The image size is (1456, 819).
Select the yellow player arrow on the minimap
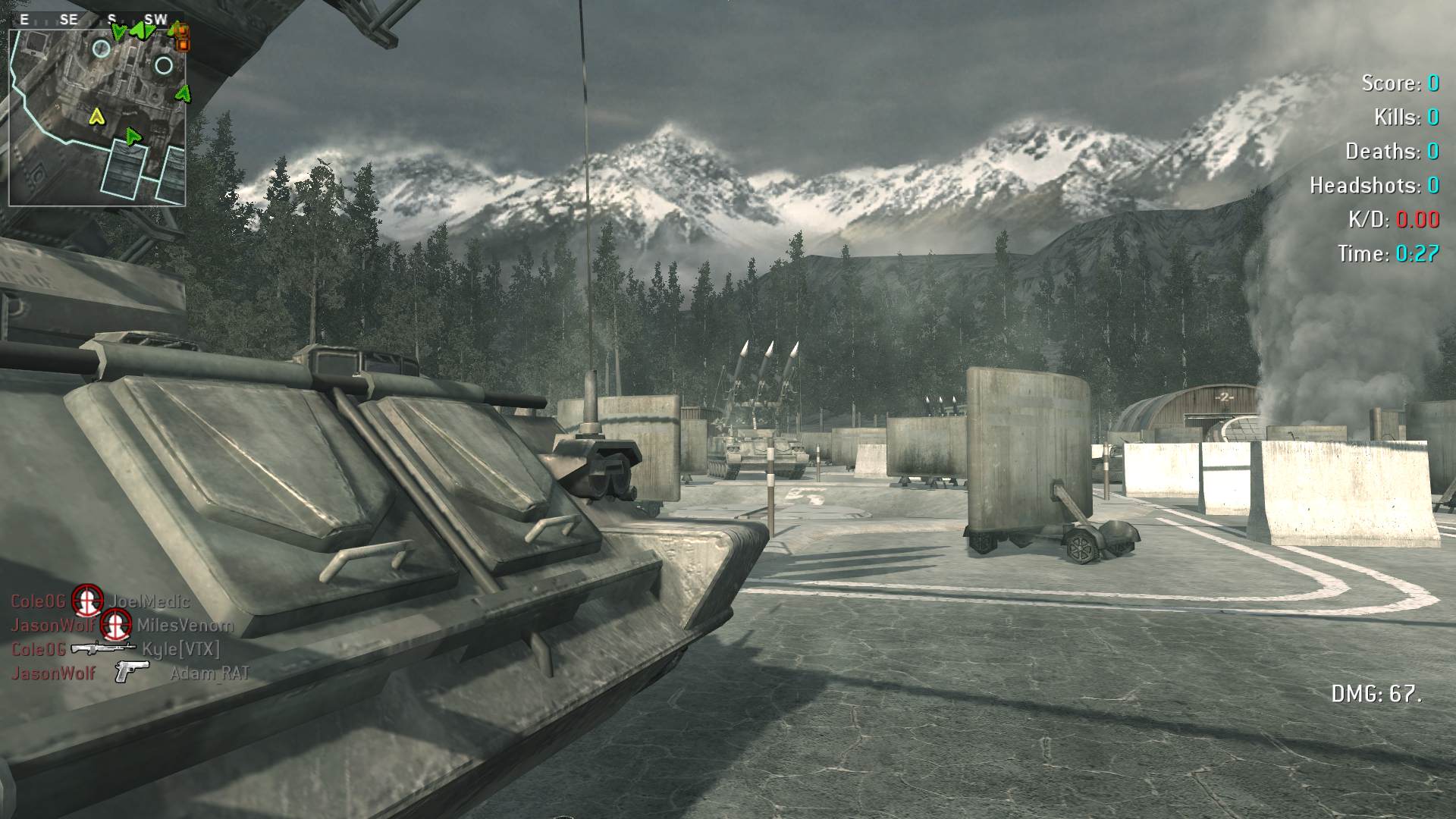coord(96,117)
